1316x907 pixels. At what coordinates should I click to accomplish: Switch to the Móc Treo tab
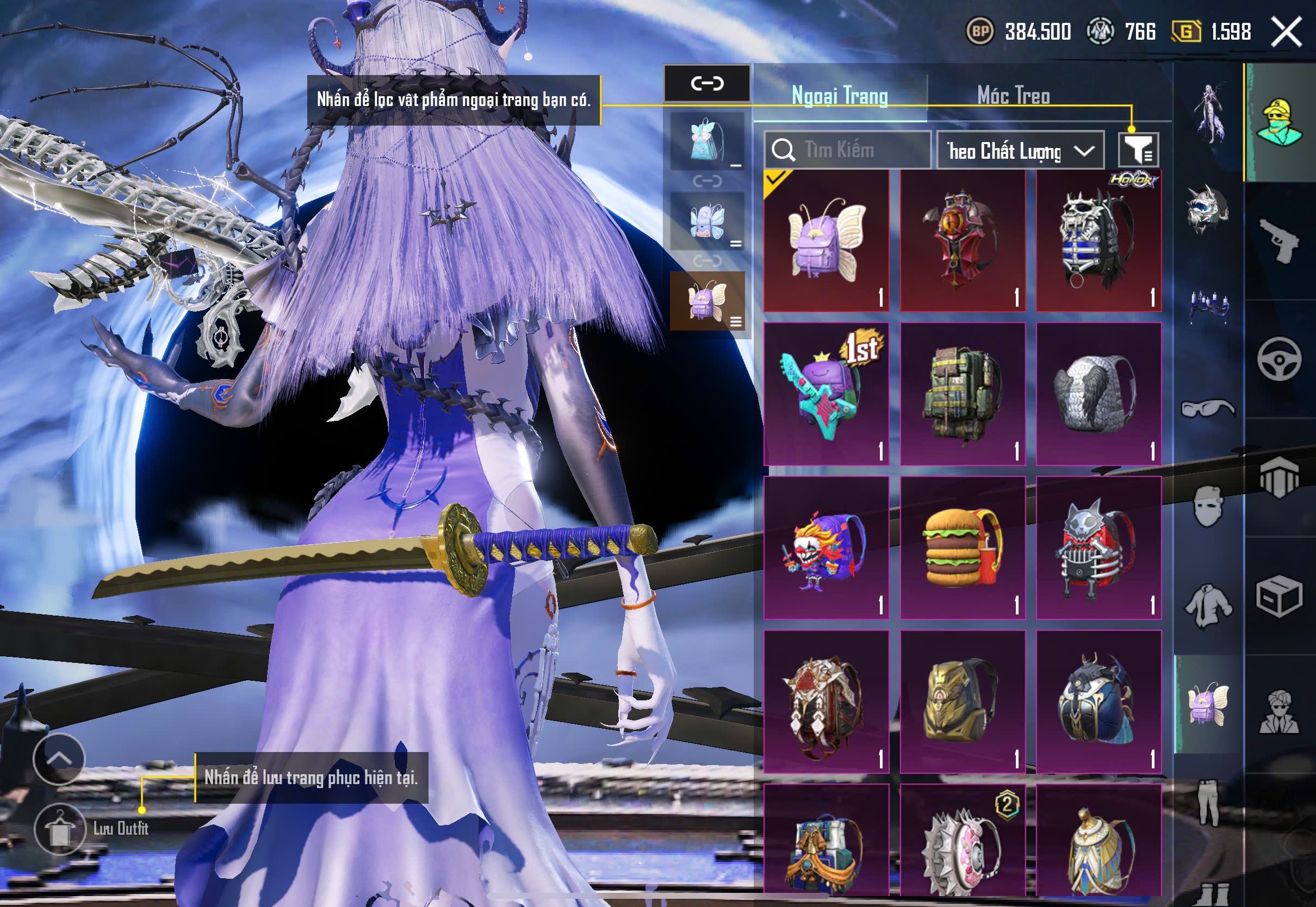(x=1013, y=96)
